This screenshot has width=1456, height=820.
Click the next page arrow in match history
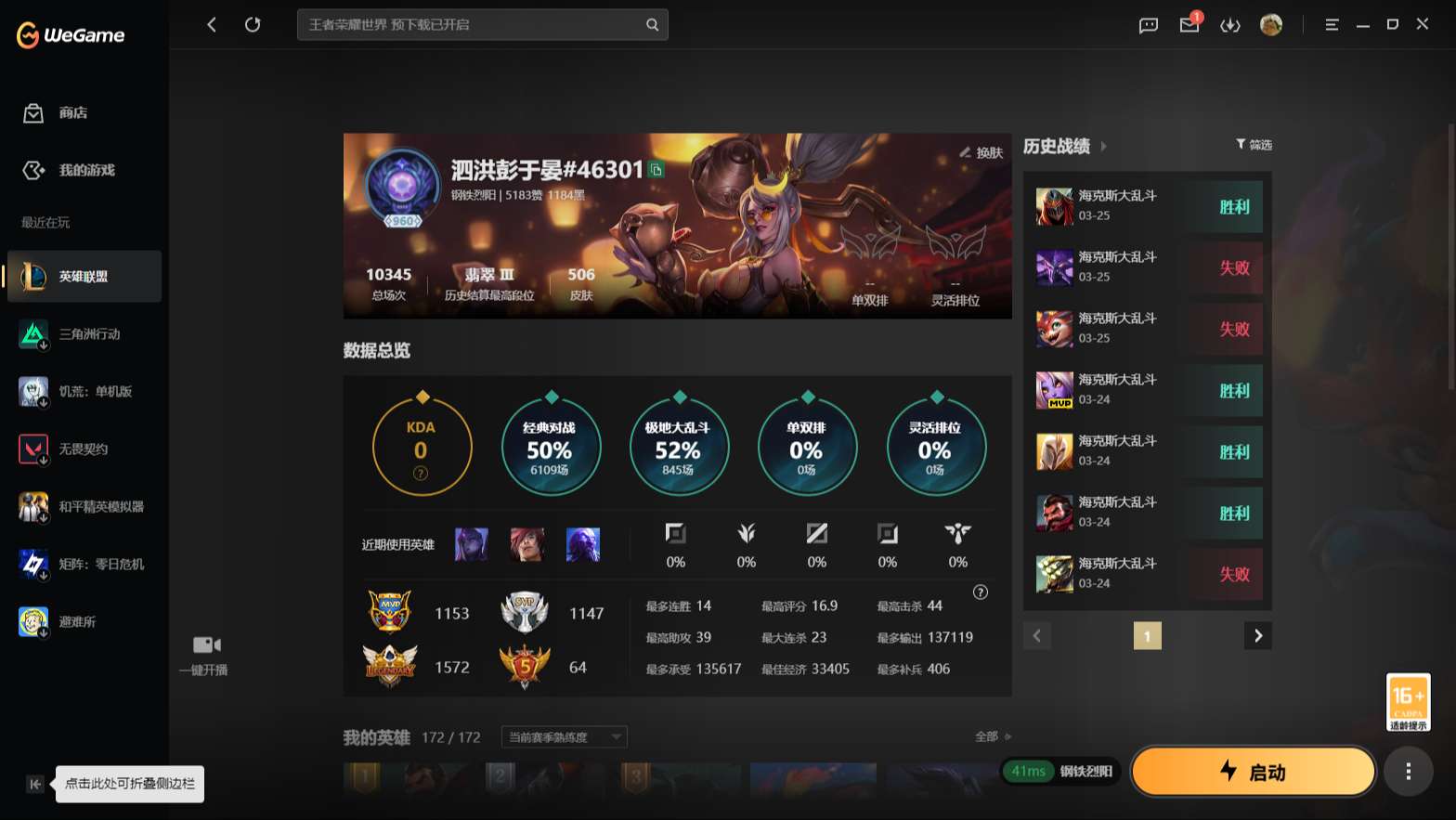point(1258,635)
